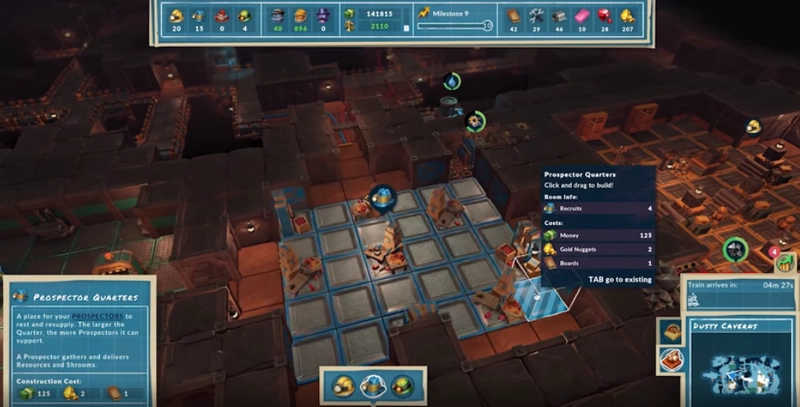Screen dimensions: 800x407
Task: Click the yellow helmet worker count icon
Action: [x=176, y=15]
